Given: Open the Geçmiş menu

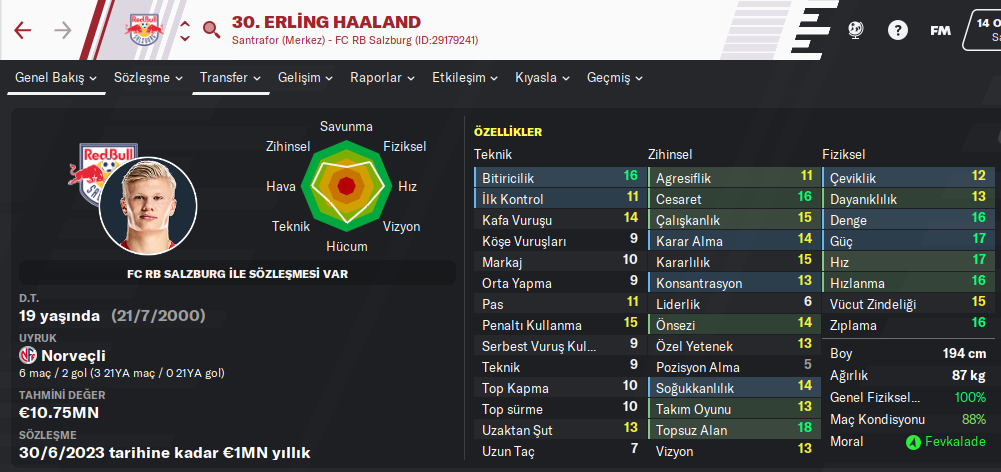Looking at the screenshot, I should coord(615,78).
